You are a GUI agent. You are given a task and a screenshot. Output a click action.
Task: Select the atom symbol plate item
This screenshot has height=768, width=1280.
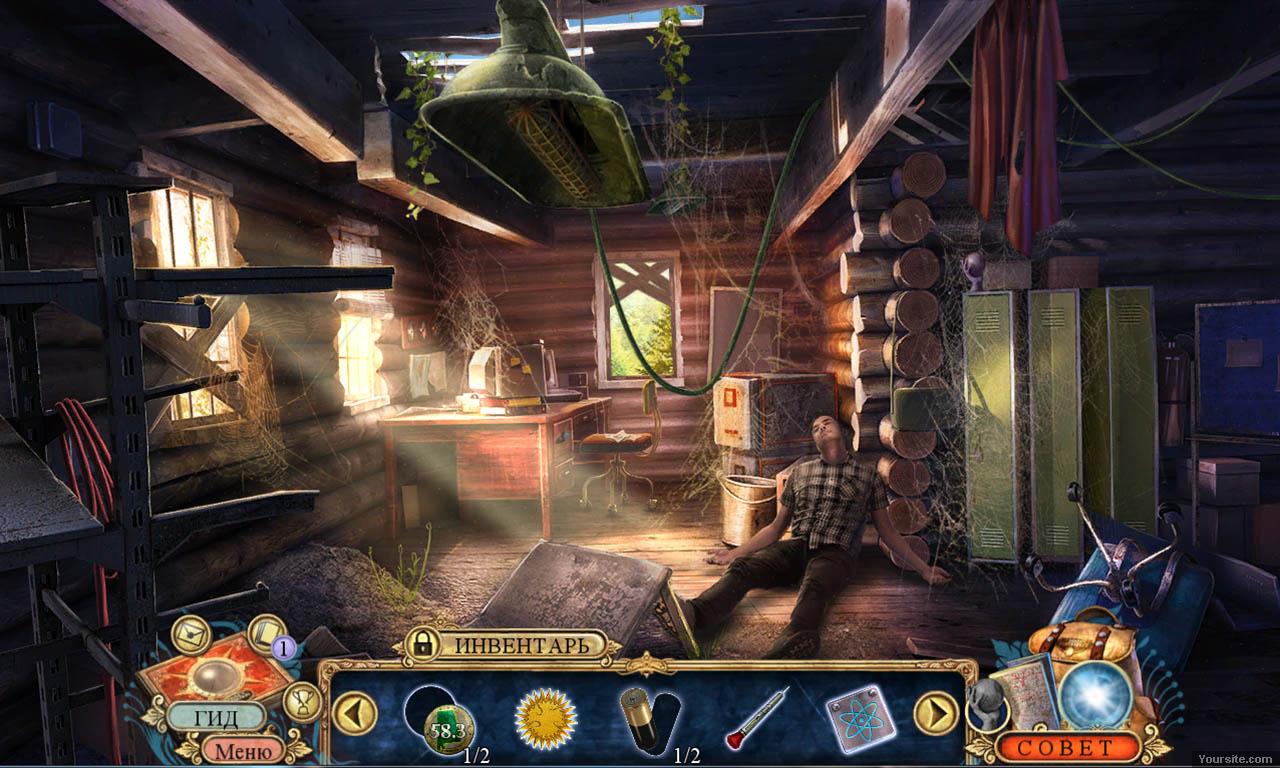860,718
